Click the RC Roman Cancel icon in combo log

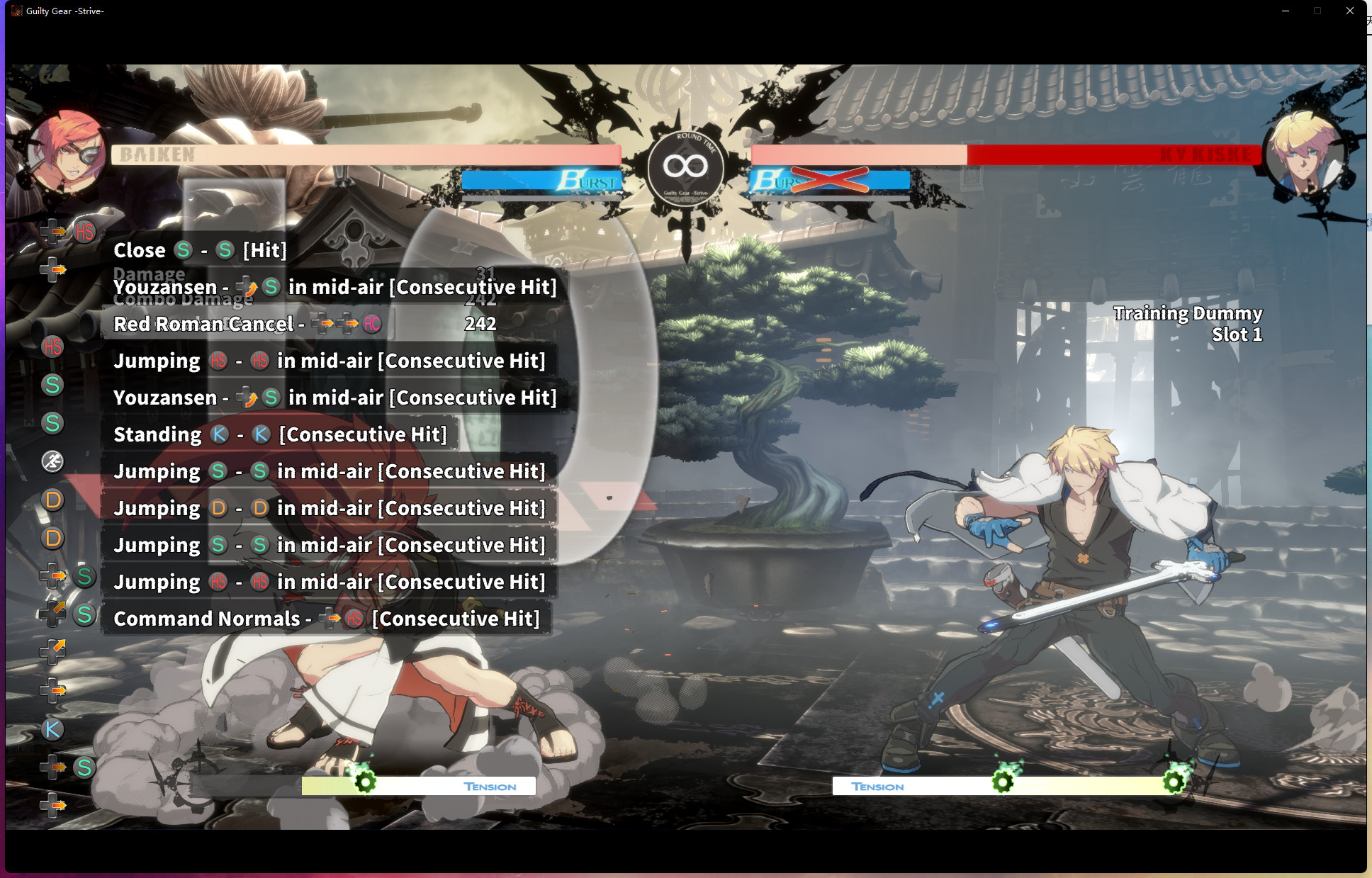[371, 324]
